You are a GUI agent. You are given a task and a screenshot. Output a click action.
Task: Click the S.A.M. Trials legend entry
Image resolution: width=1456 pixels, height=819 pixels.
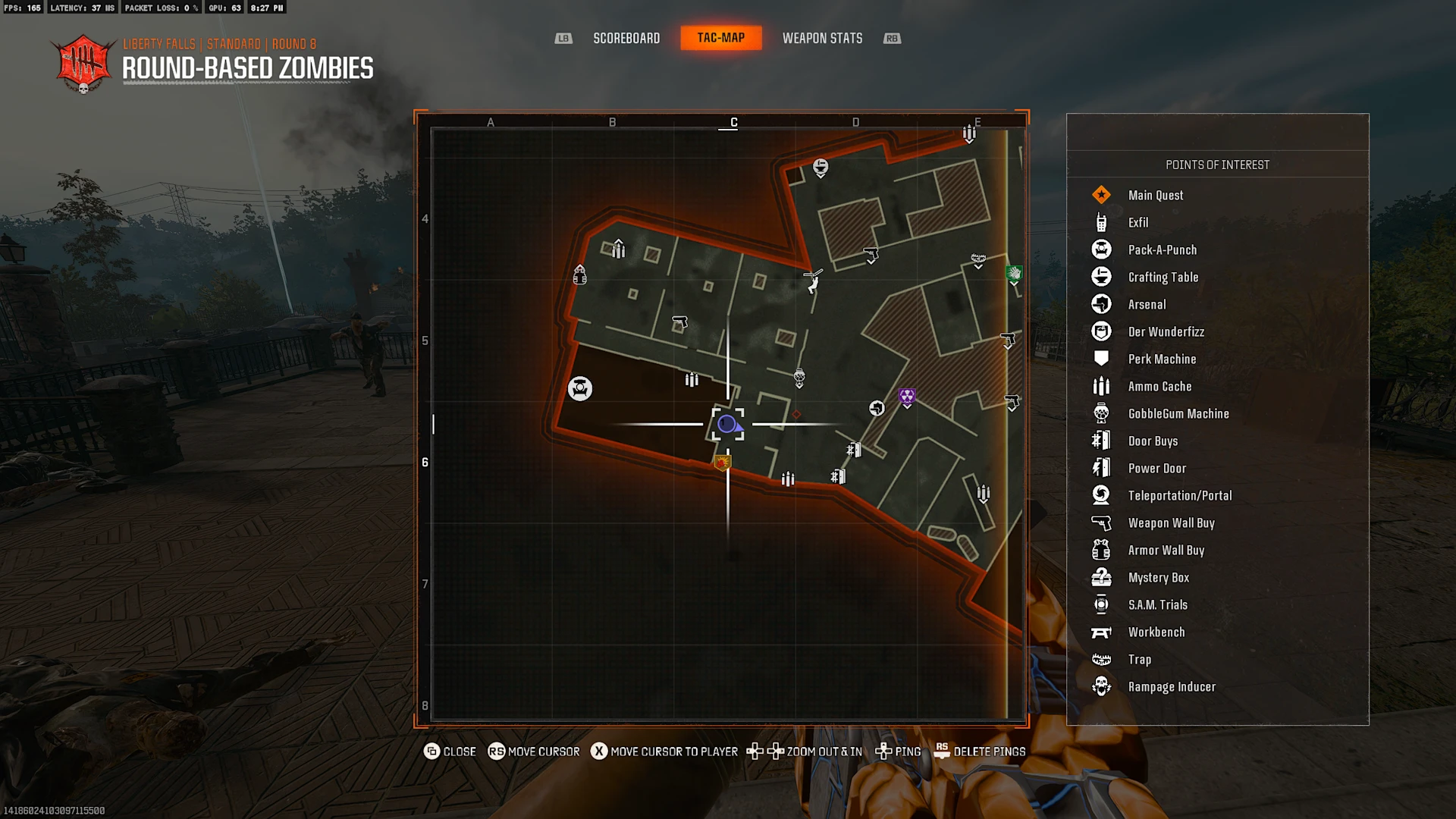1158,604
